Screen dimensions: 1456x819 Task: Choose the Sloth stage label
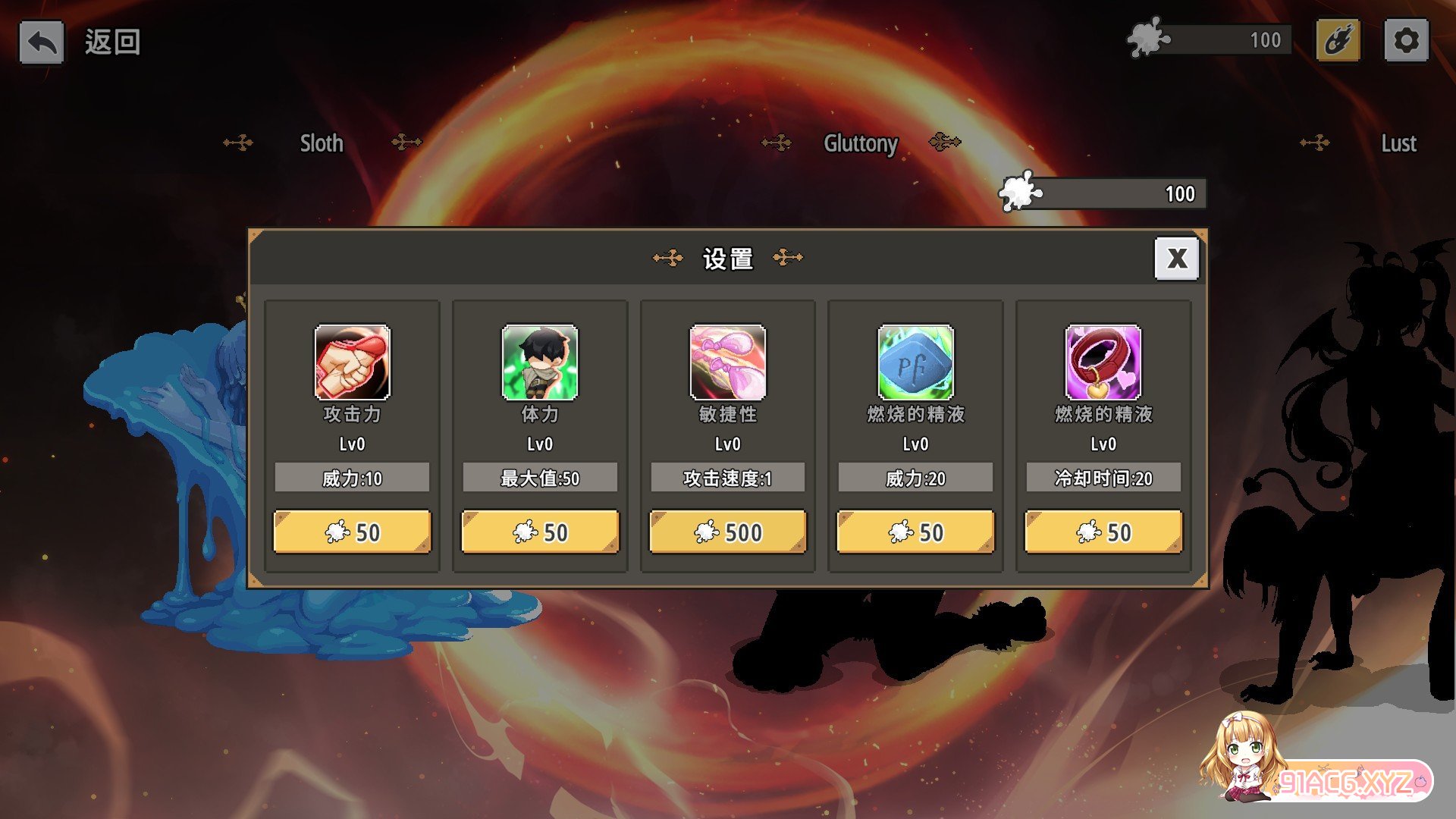(322, 143)
